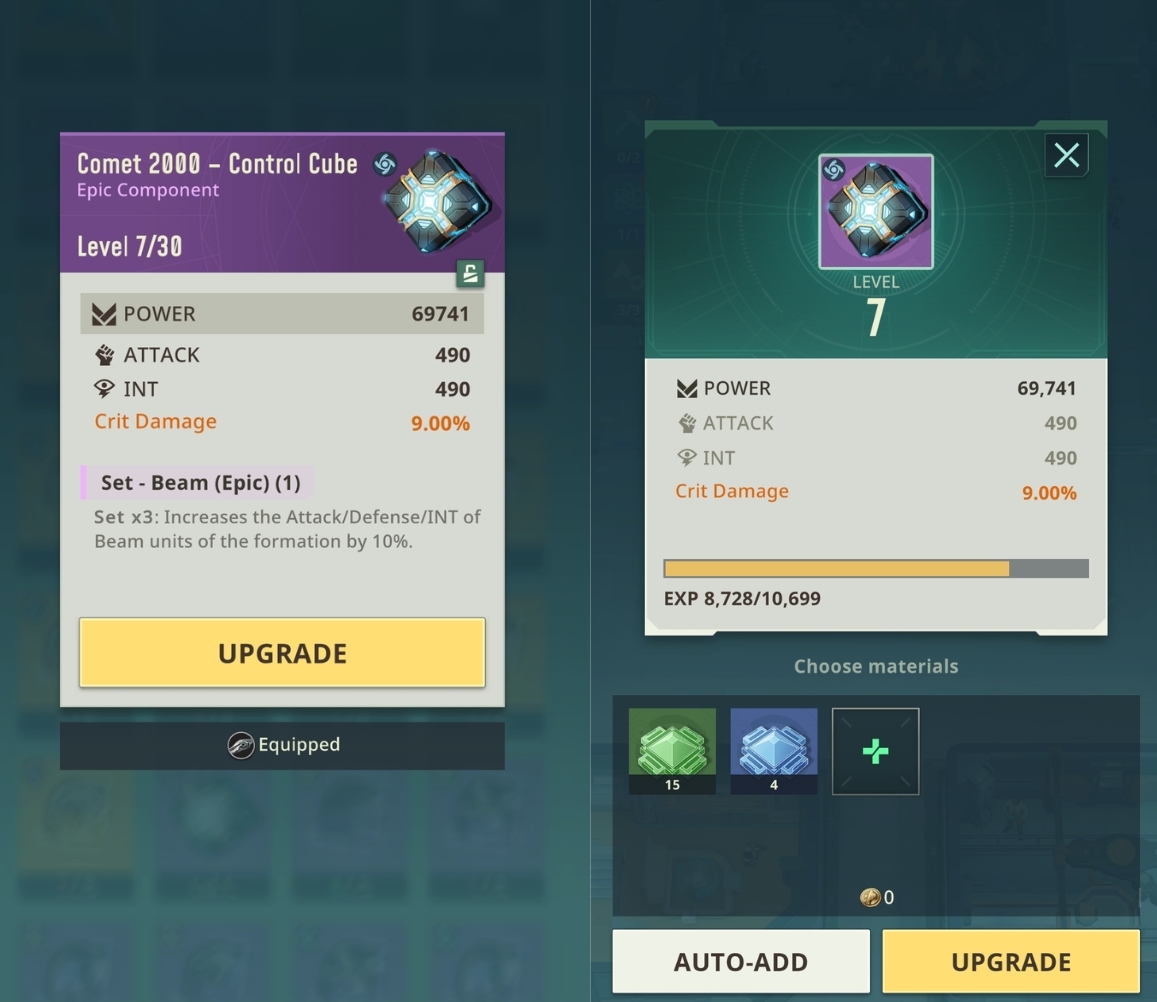
Task: Choose the blue crystal material with 4
Action: coord(773,750)
